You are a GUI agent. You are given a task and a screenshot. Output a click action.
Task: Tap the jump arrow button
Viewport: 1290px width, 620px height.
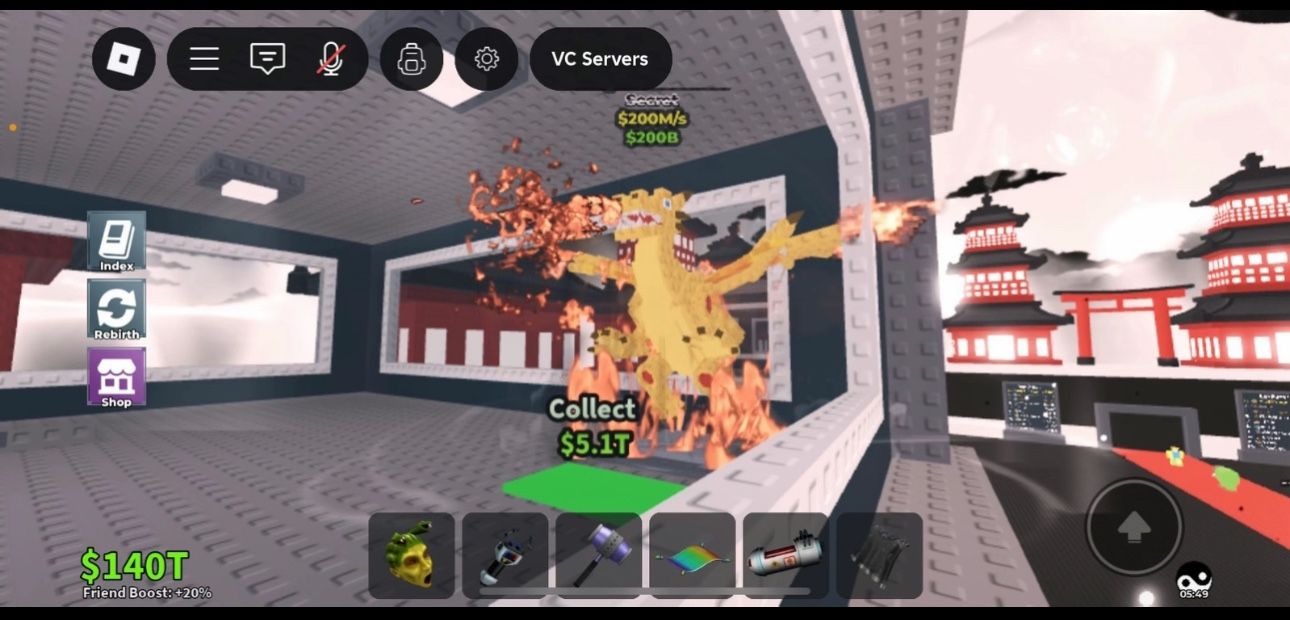point(1134,527)
